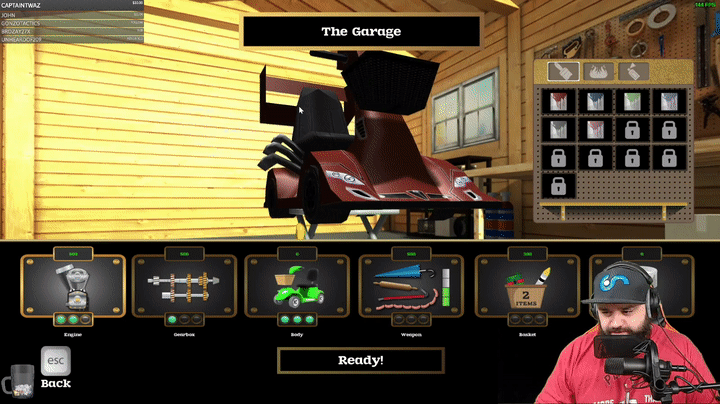Choose the grey paint bucket
Image resolution: width=720 pixels, height=404 pixels.
560,130
